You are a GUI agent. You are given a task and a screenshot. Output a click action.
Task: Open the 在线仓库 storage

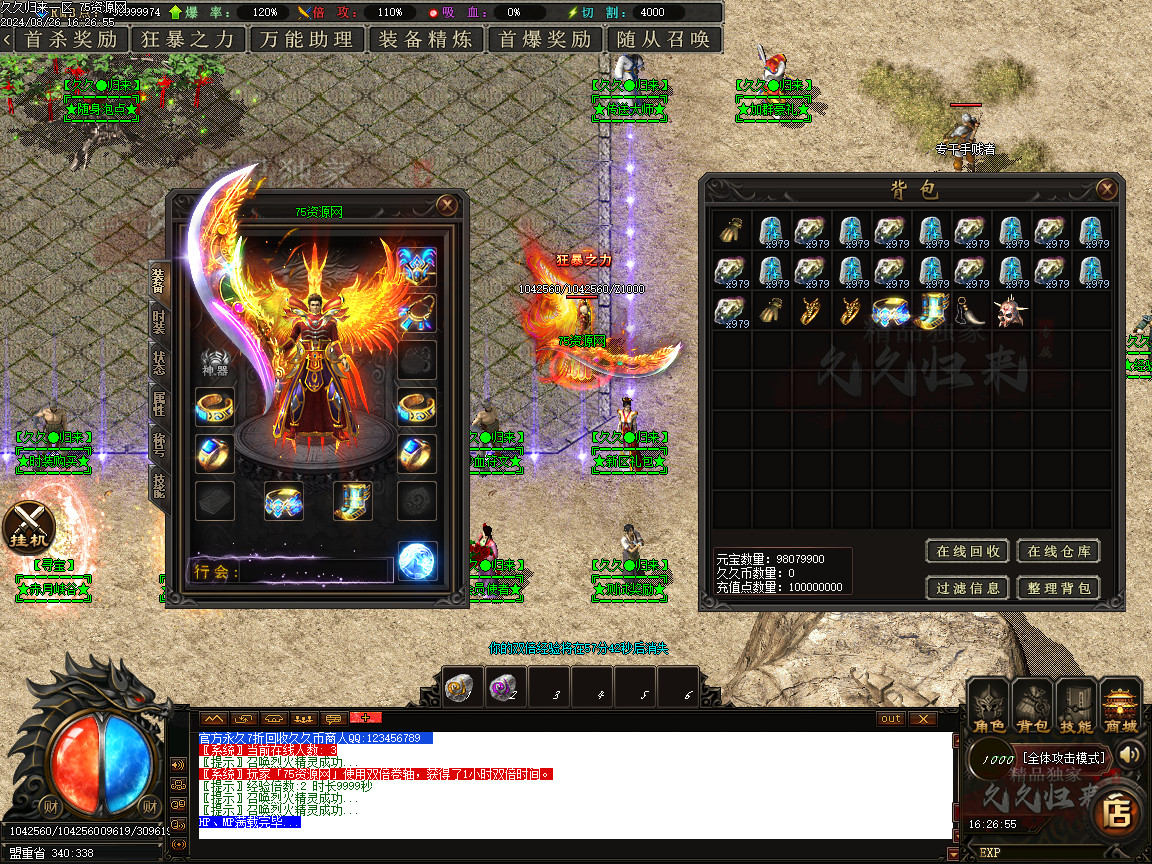(1059, 551)
